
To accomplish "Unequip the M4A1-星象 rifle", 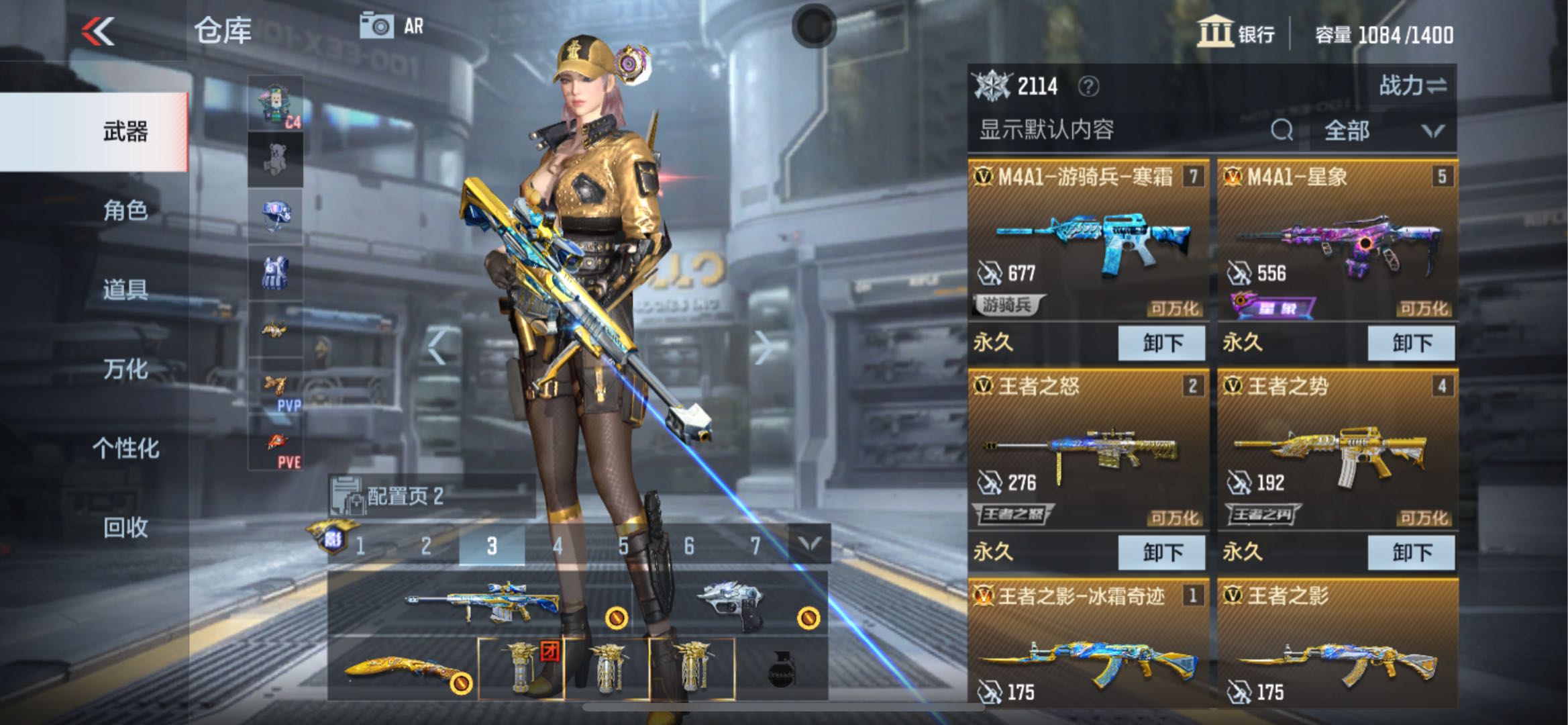I will tap(1411, 343).
